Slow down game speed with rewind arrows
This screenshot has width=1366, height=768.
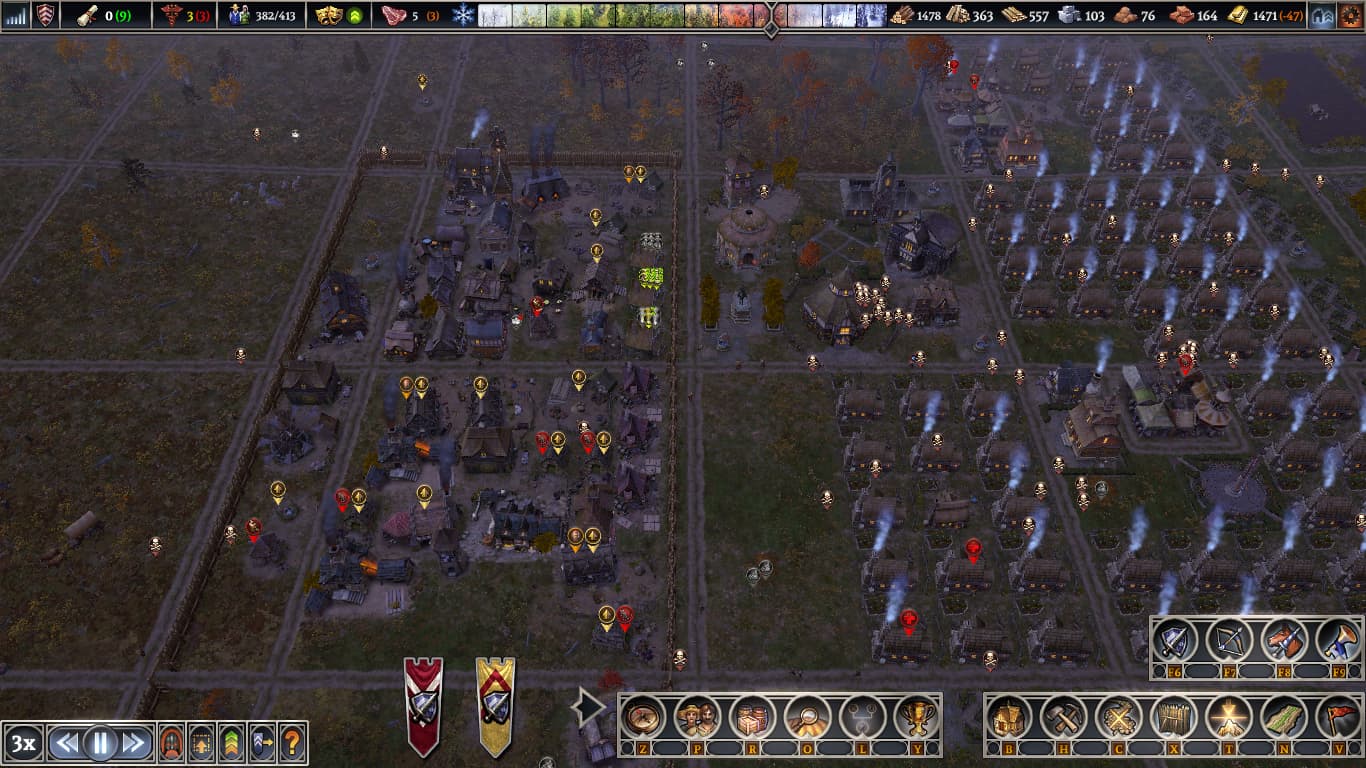66,743
